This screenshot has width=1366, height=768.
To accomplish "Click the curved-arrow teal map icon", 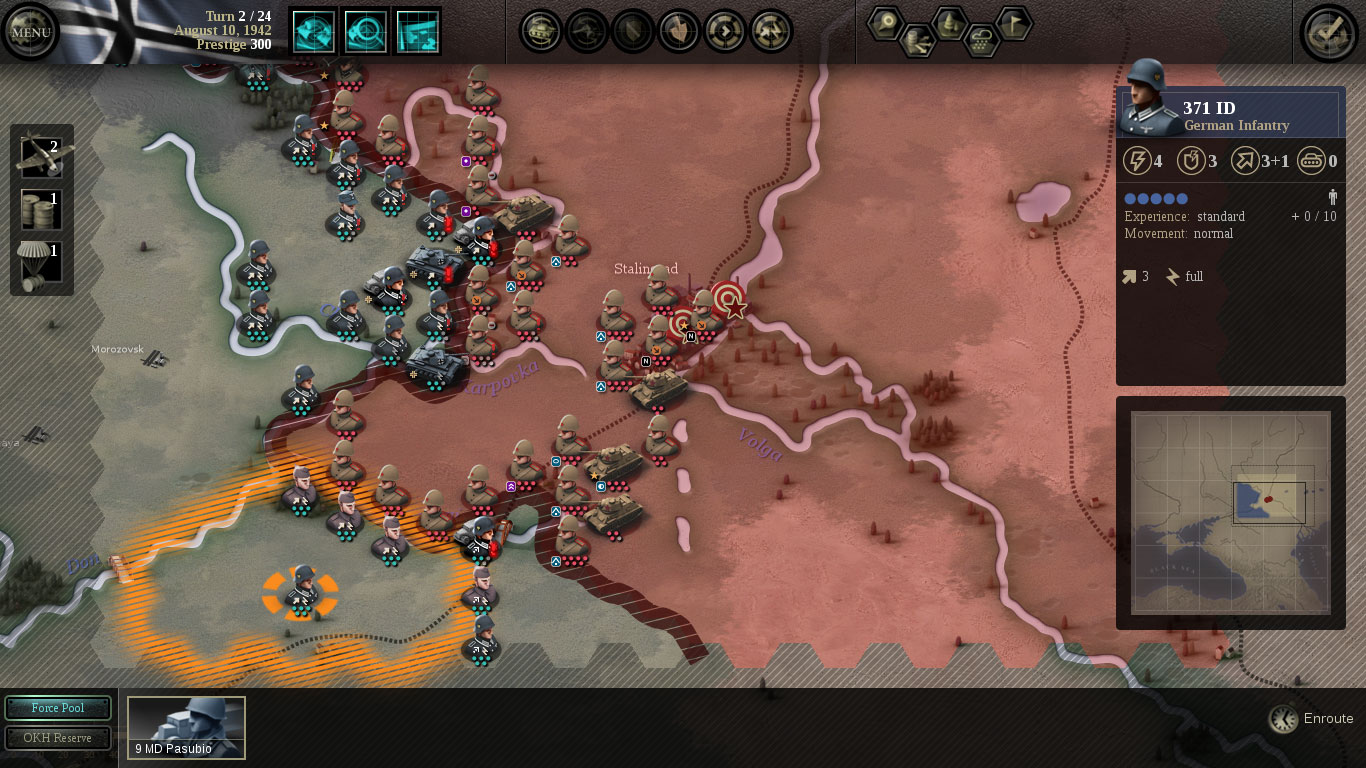I will click(x=313, y=31).
